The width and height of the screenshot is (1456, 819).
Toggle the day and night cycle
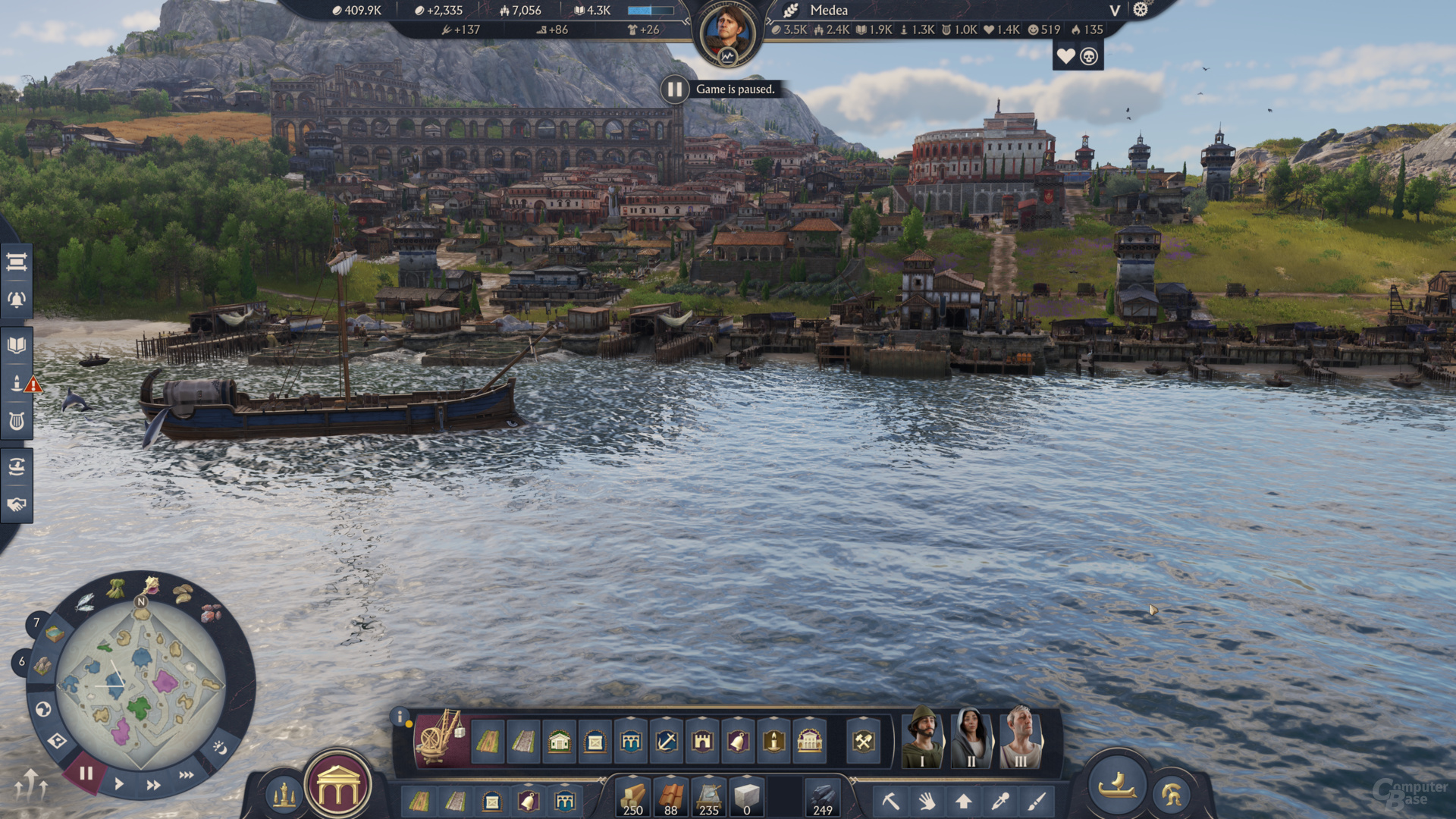pyautogui.click(x=220, y=748)
